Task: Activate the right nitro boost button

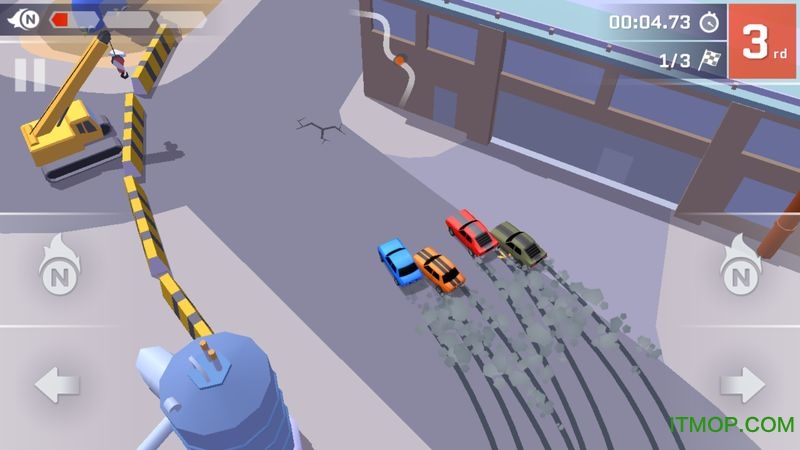Action: [x=741, y=266]
